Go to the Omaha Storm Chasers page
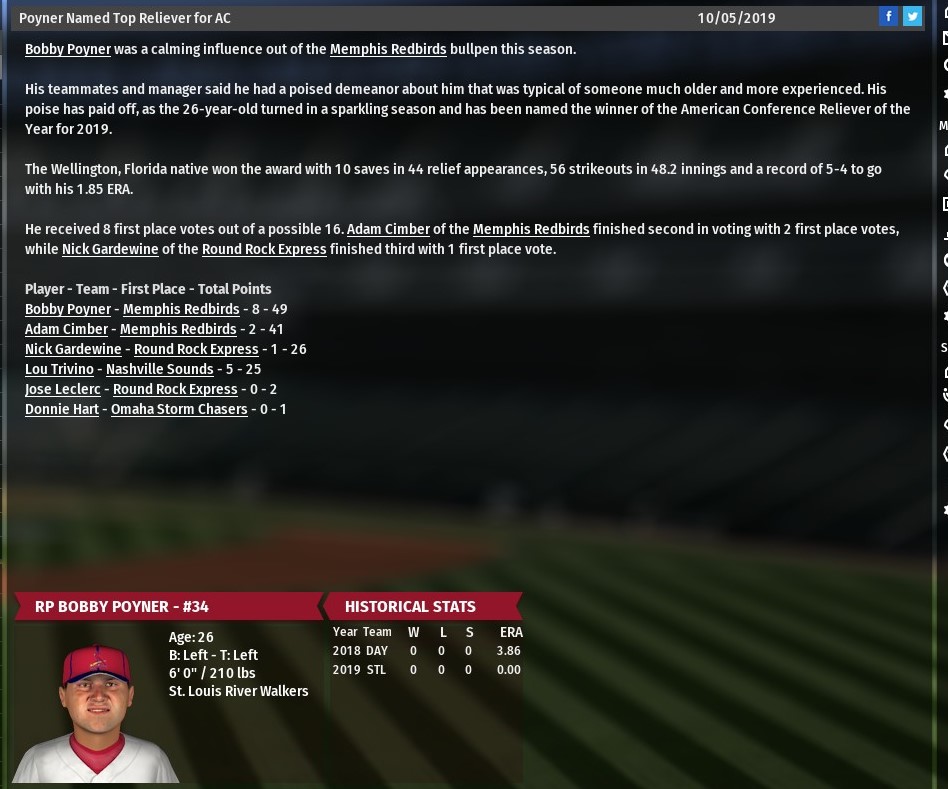Screen dimensions: 948x789 (179, 409)
